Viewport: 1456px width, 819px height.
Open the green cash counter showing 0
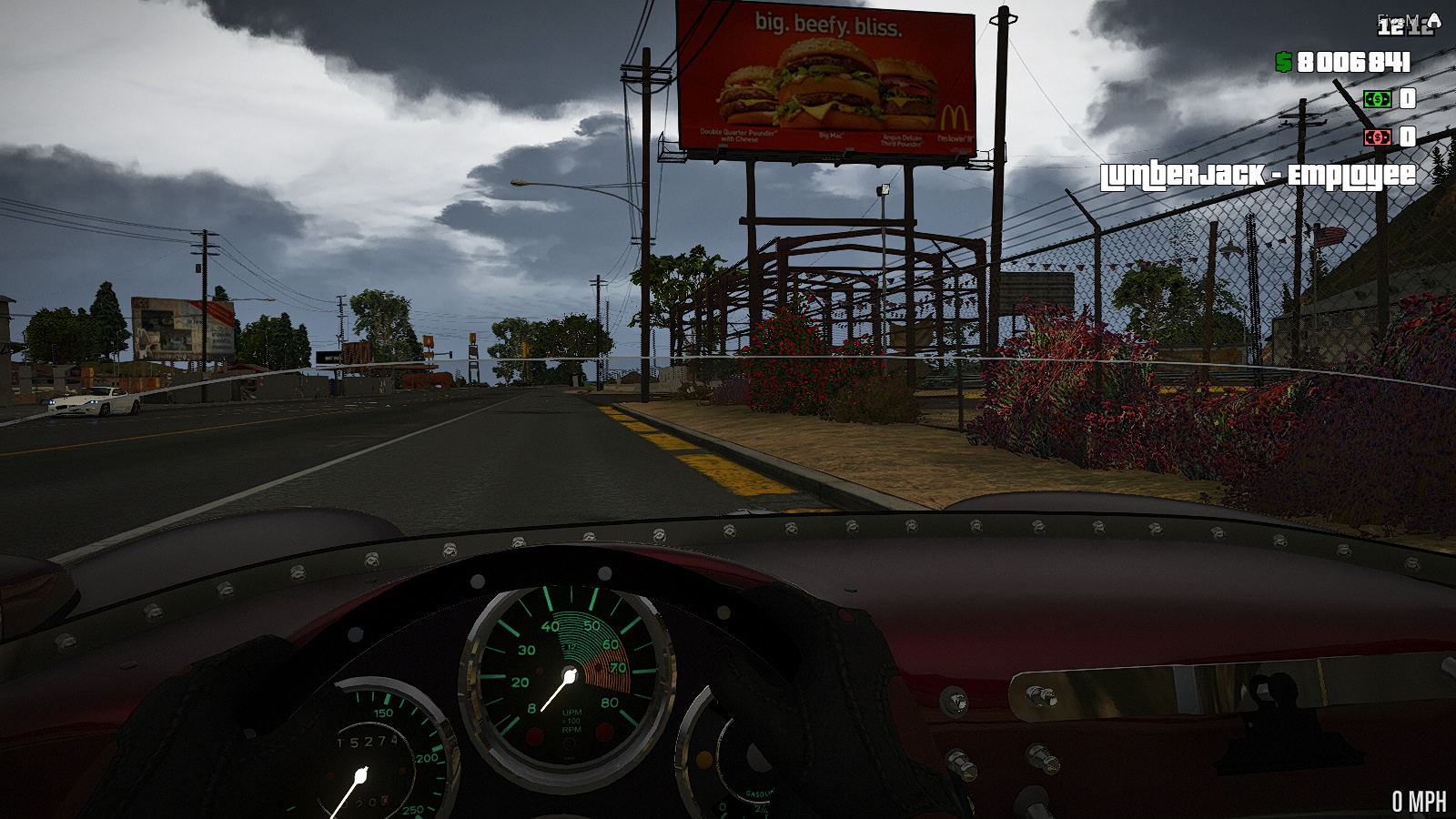pos(1408,99)
